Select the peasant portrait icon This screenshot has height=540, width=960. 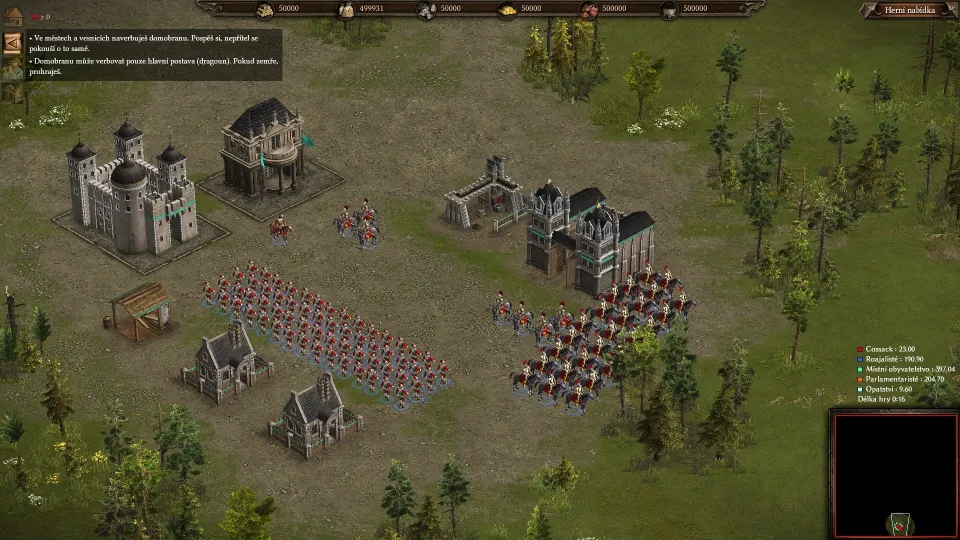[x=13, y=68]
